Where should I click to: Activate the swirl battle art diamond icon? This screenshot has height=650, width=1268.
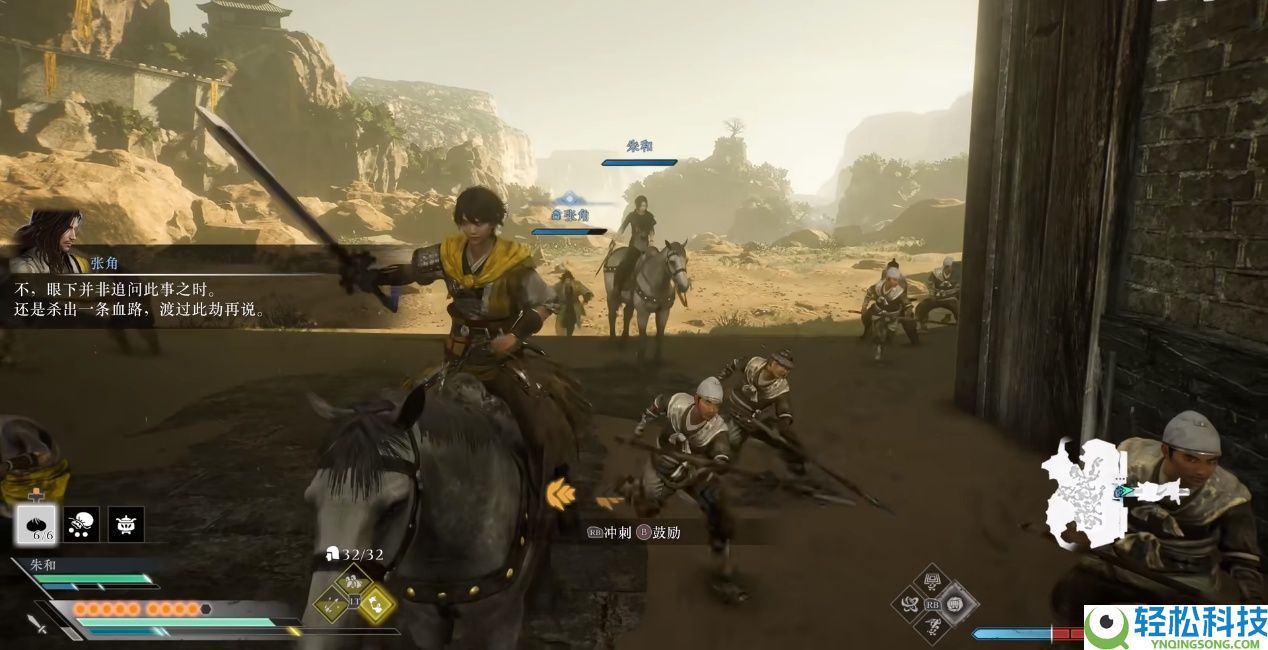point(911,604)
